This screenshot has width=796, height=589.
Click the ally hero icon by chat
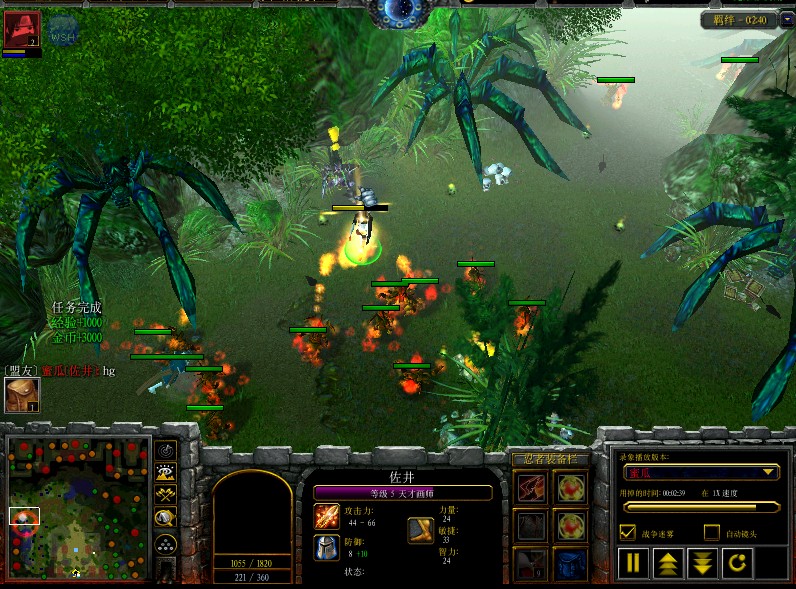coord(22,395)
